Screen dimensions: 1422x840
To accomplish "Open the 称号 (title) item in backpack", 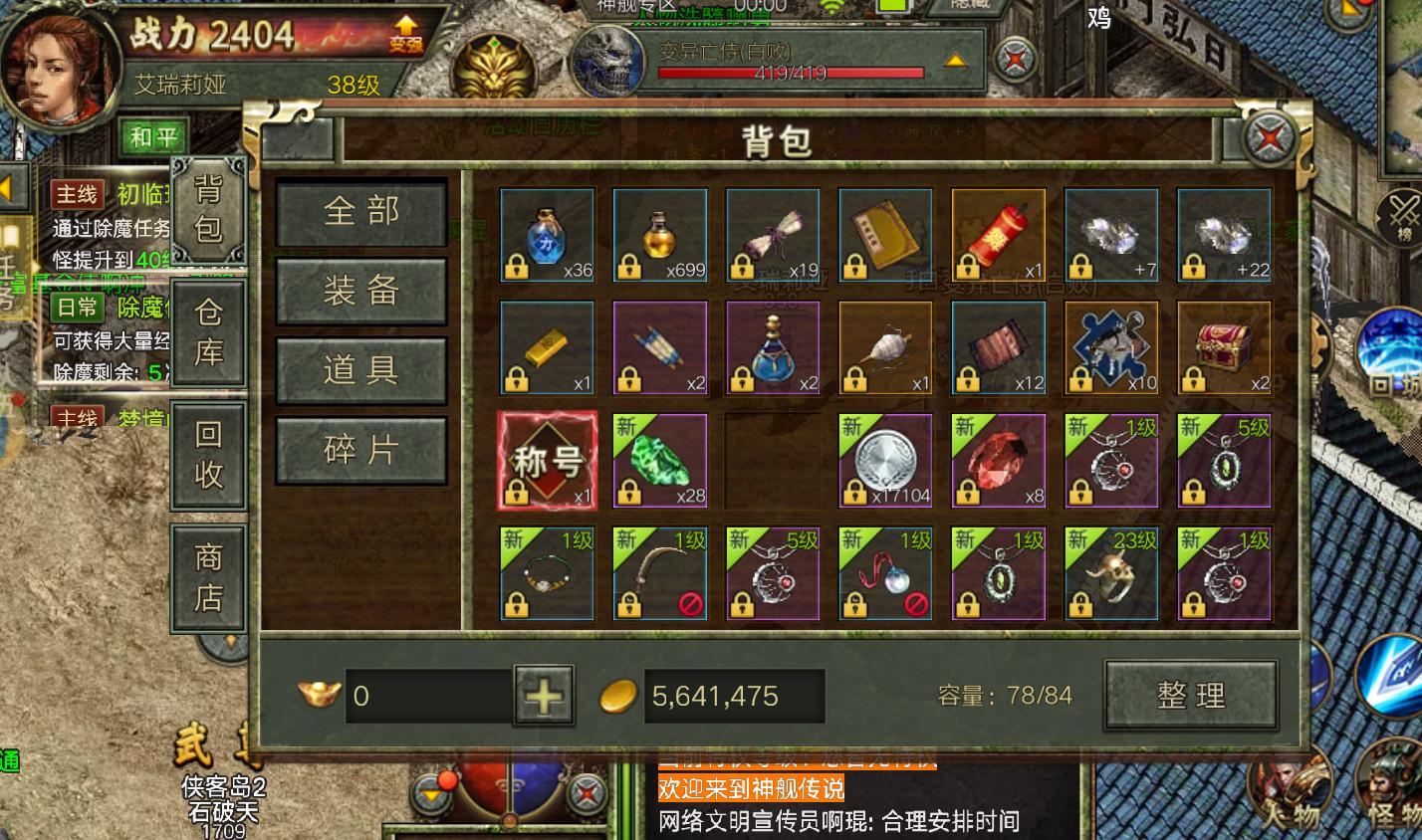I will click(x=546, y=460).
